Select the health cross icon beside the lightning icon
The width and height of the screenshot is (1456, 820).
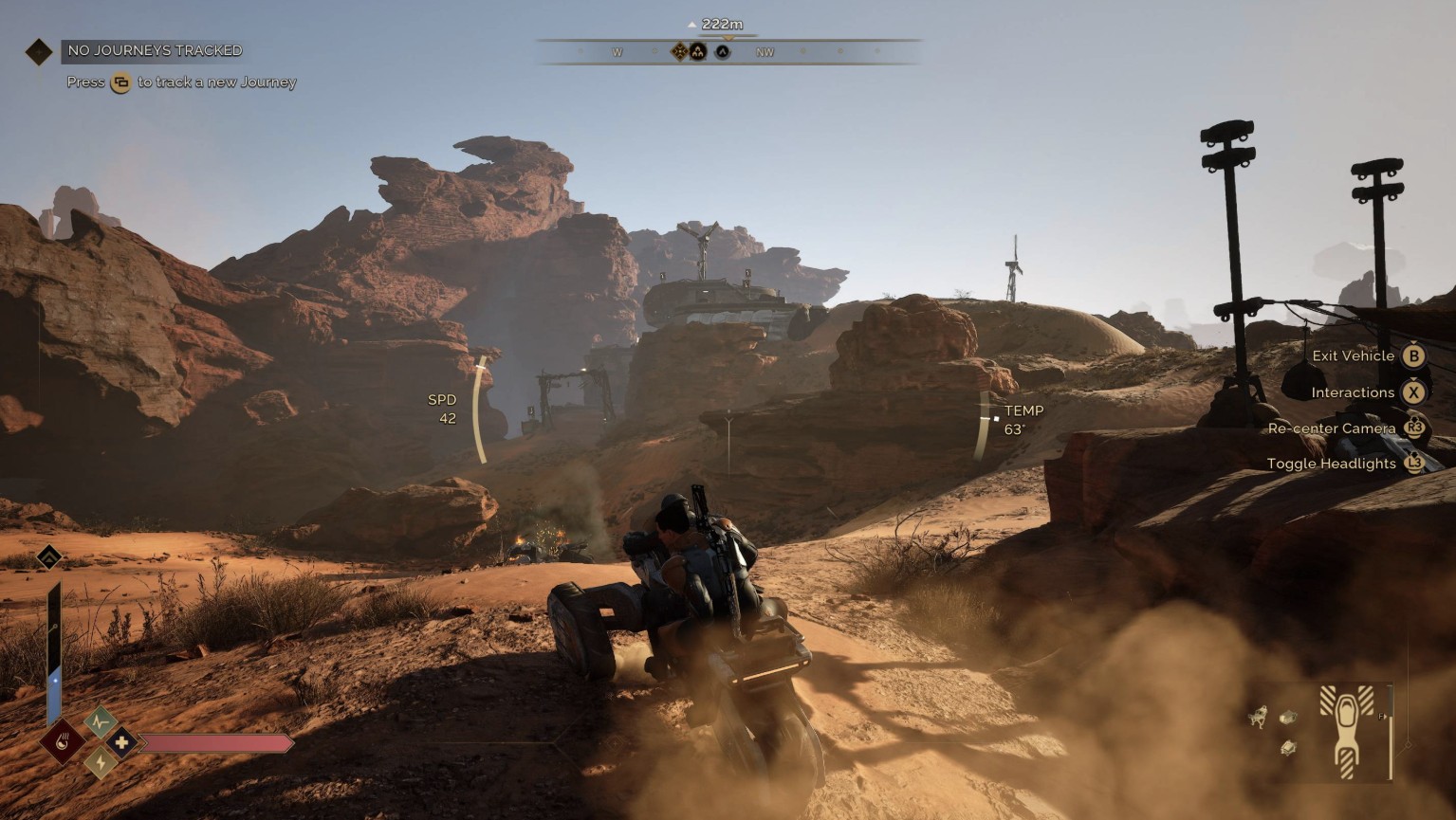pyautogui.click(x=120, y=742)
